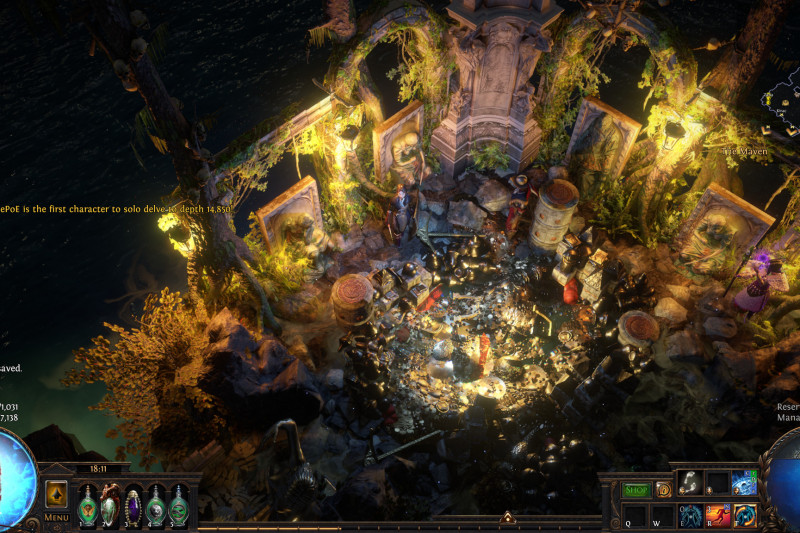Open the Menu button
Viewport: 800px width, 533px height.
[x=57, y=517]
